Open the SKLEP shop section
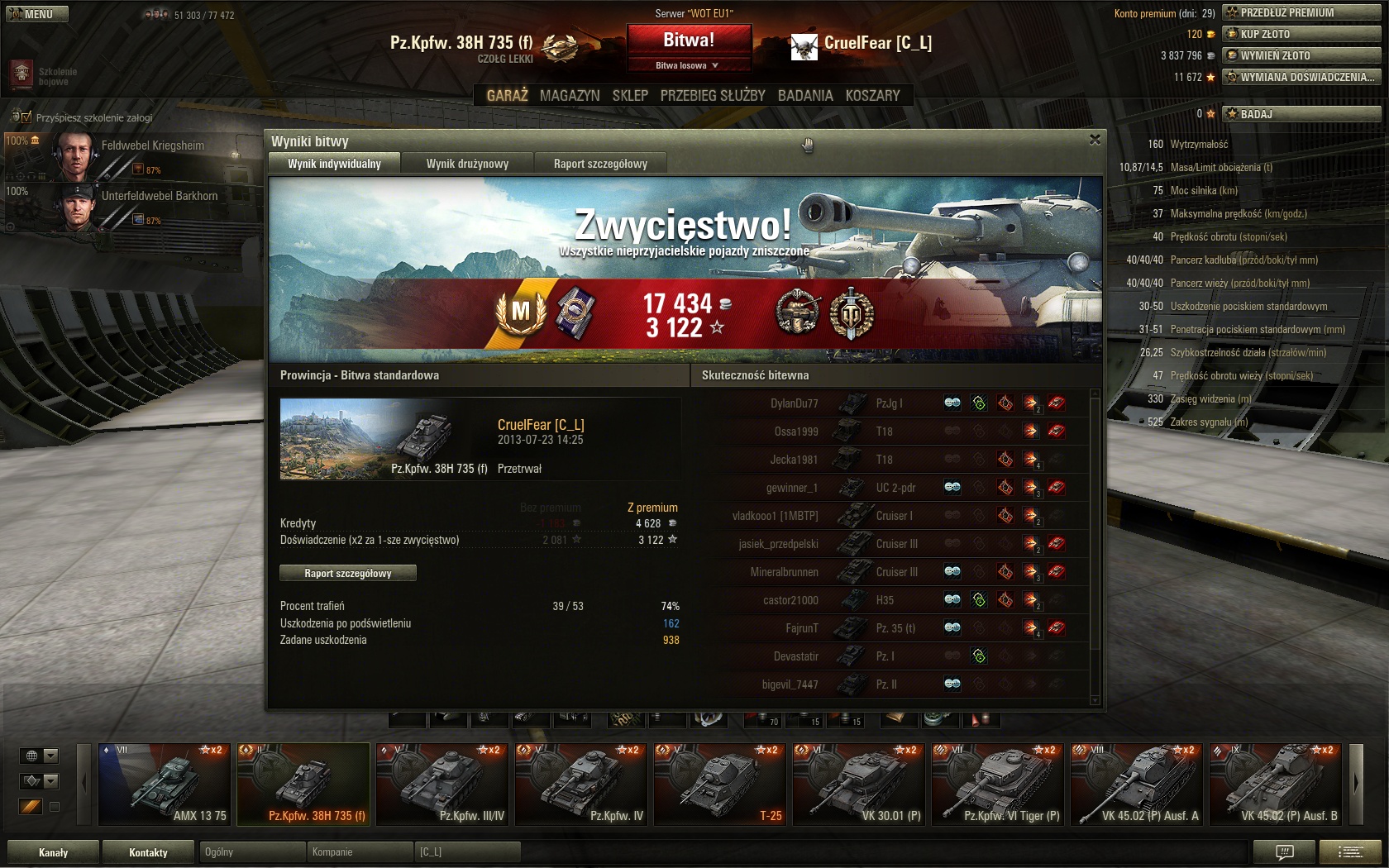Screen dimensions: 1389x868 coord(630,96)
